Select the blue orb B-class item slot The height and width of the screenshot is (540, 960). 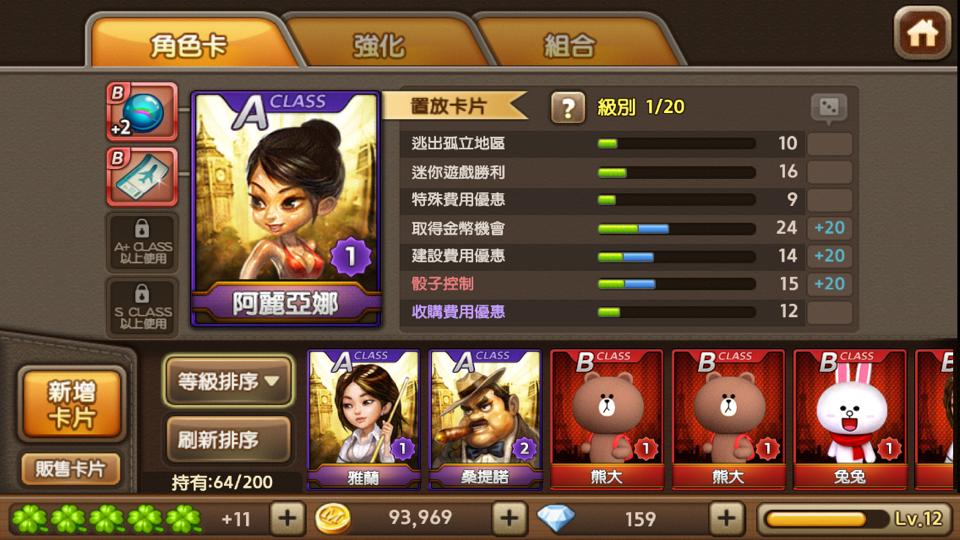click(142, 112)
